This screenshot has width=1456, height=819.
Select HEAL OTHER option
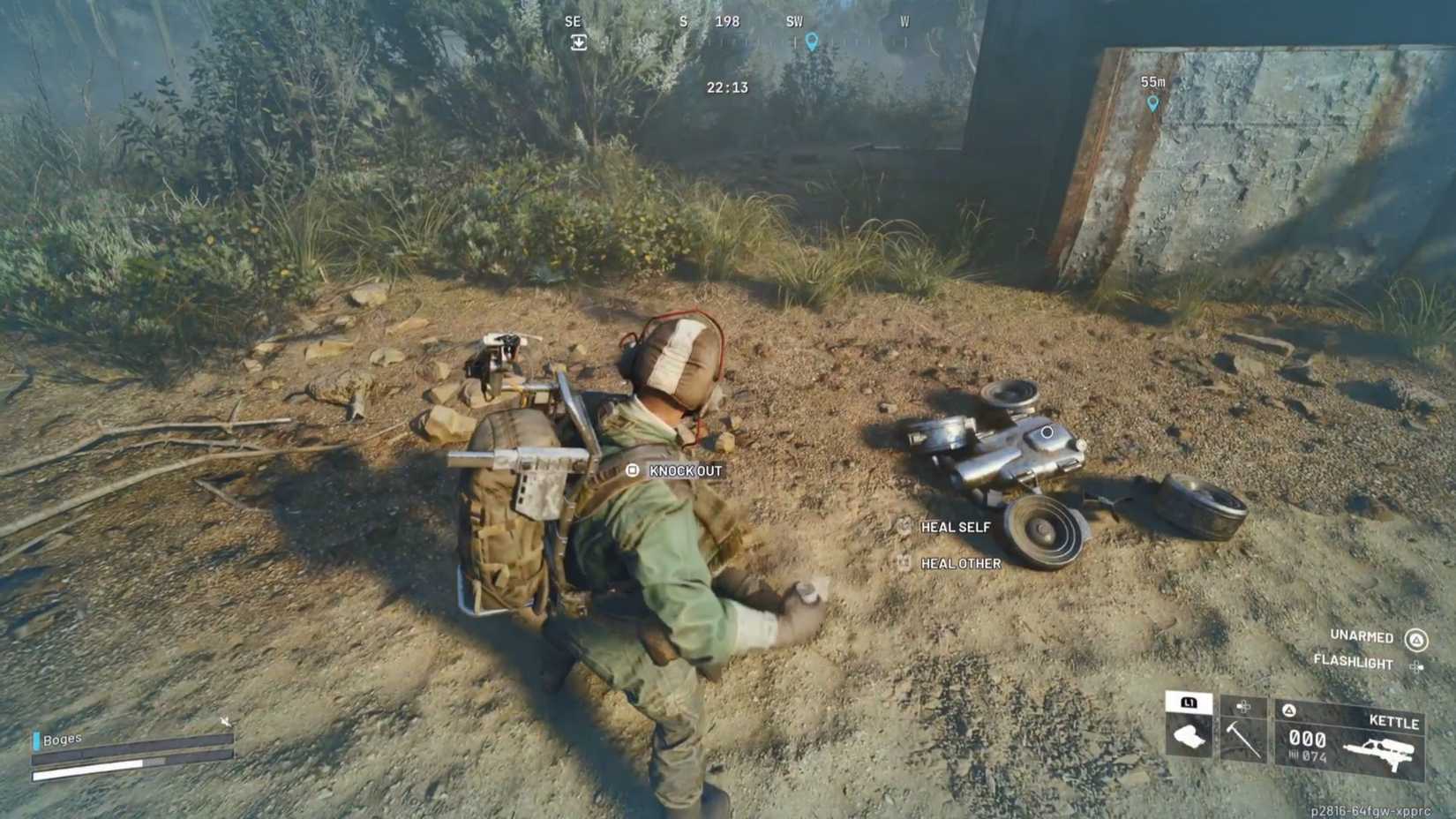pyautogui.click(x=960, y=563)
